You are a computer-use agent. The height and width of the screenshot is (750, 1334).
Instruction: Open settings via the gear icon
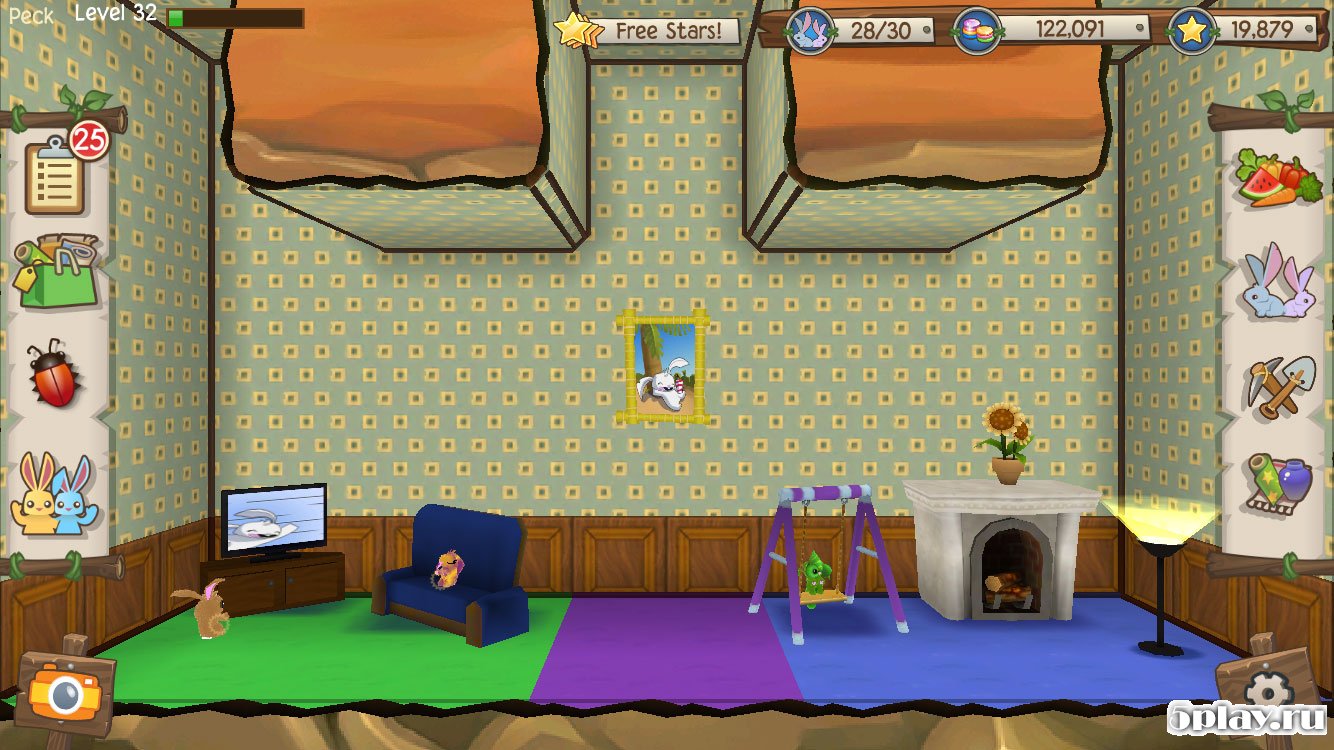pyautogui.click(x=1268, y=688)
